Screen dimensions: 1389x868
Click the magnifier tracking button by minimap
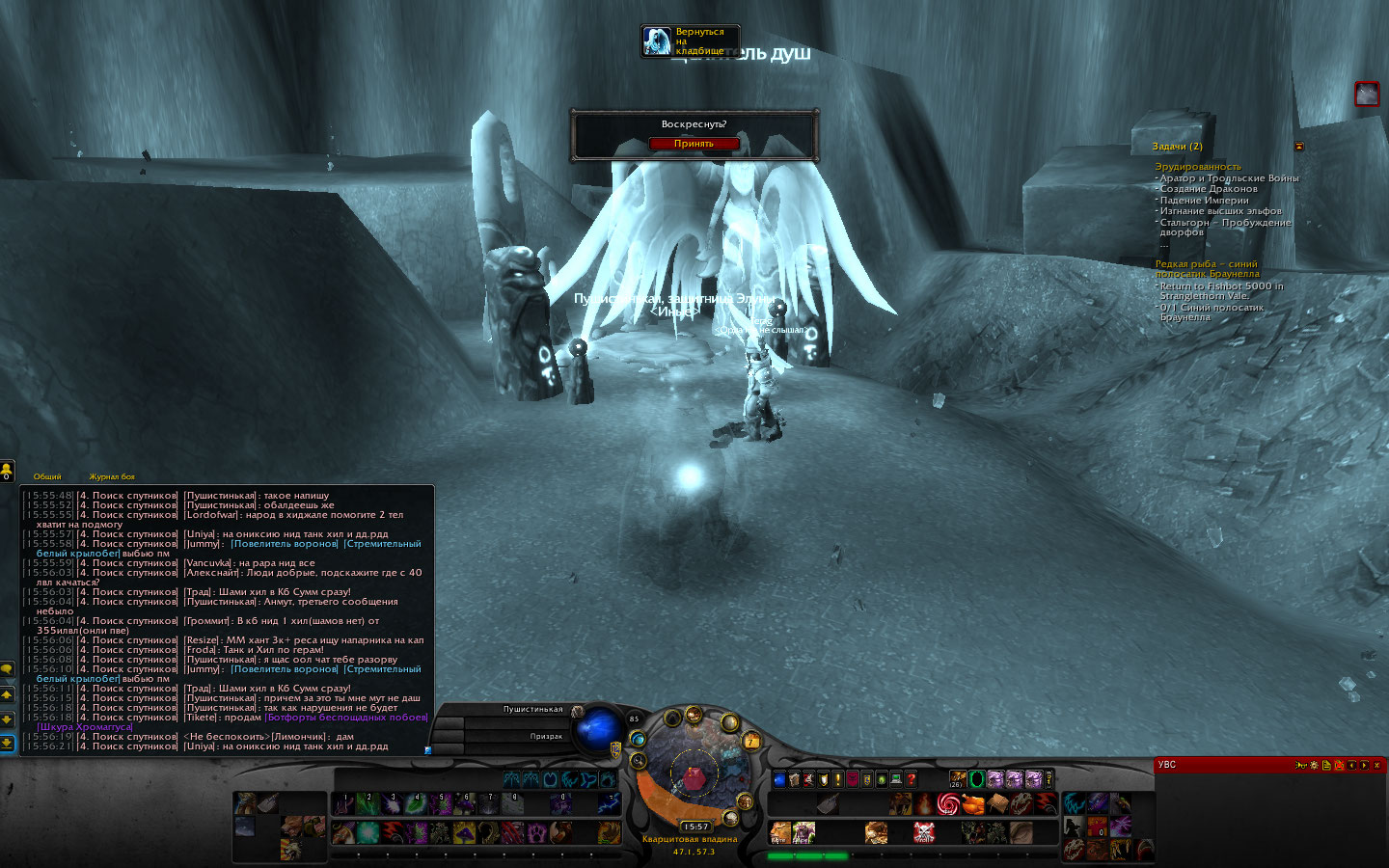(639, 760)
